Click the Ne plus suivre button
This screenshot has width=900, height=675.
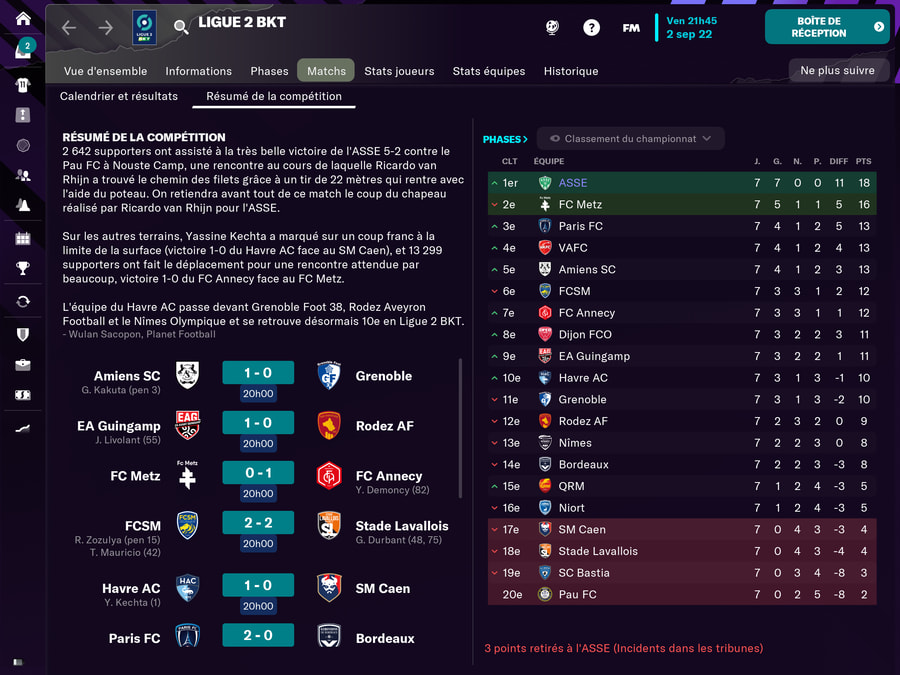838,70
